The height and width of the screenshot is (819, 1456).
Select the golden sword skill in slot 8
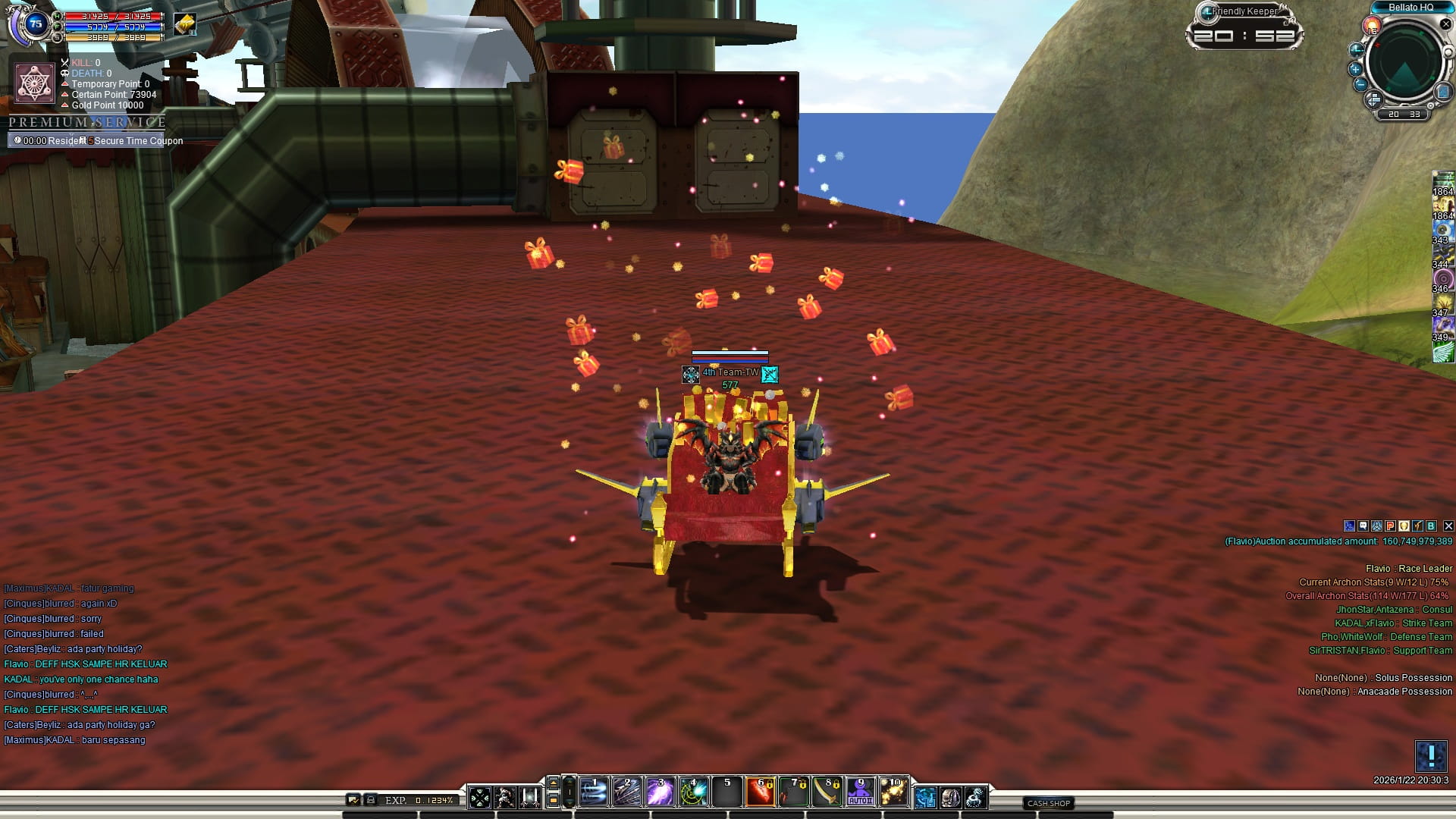[827, 792]
